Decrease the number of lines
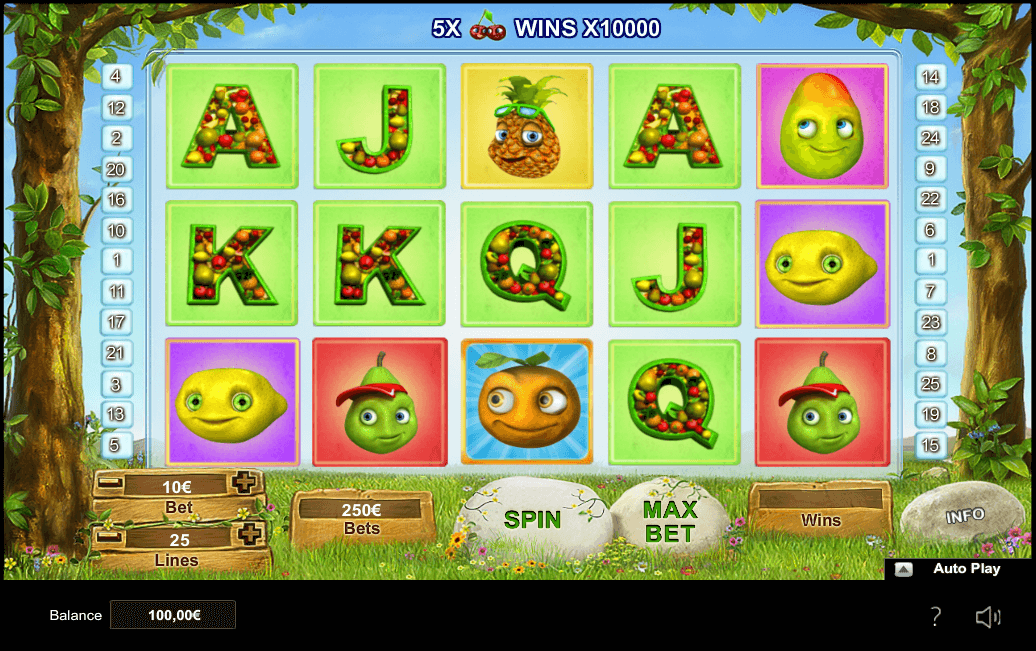Screen dimensions: 1036x651 107,538
